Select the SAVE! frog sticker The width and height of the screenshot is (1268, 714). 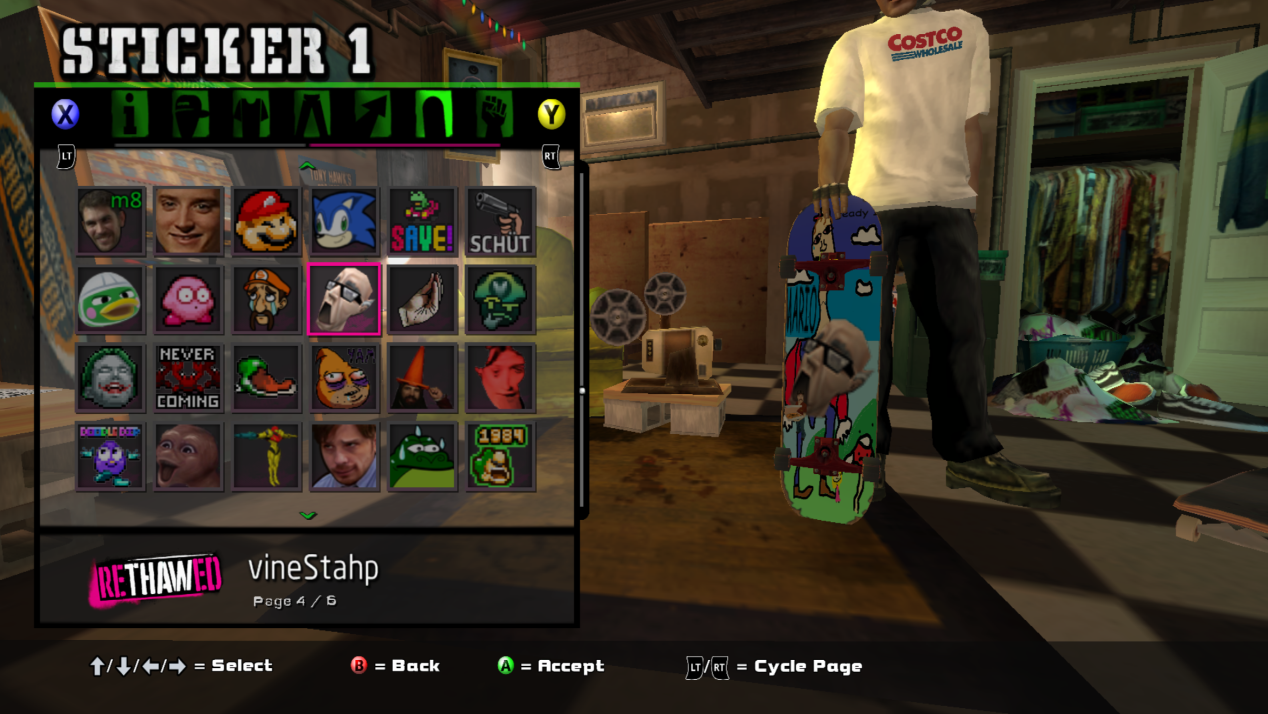(422, 221)
